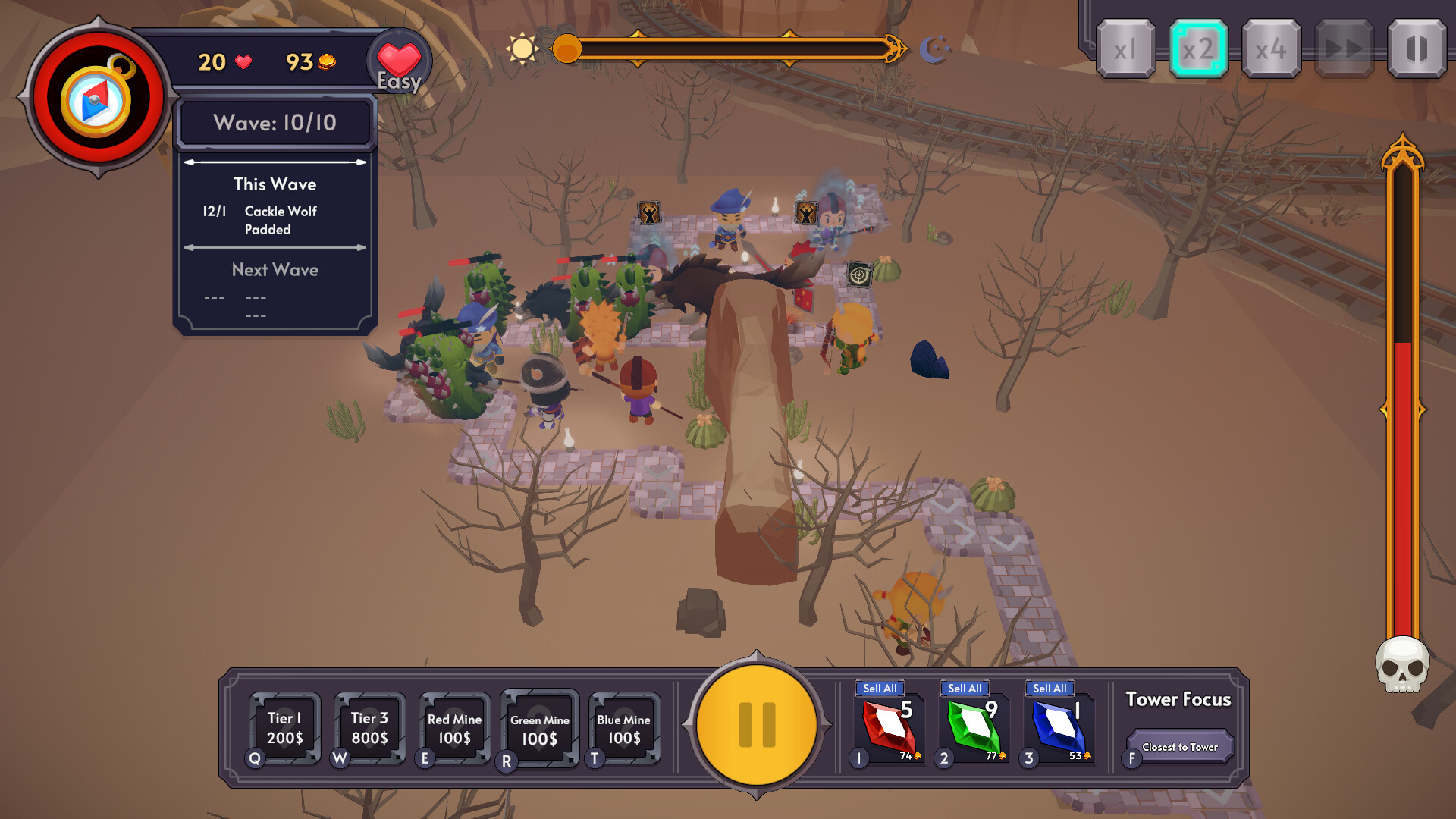Enable x4 game speed
This screenshot has width=1456, height=819.
[1270, 48]
